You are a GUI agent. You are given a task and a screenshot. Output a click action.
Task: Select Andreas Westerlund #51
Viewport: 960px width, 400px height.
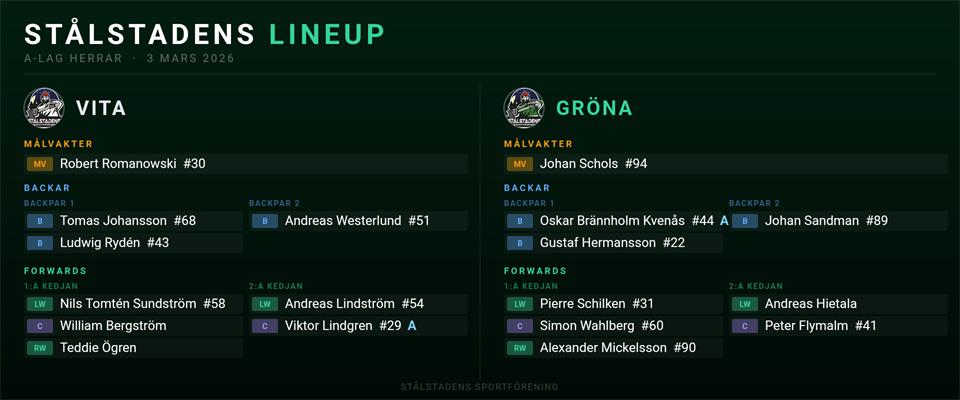[x=357, y=221]
